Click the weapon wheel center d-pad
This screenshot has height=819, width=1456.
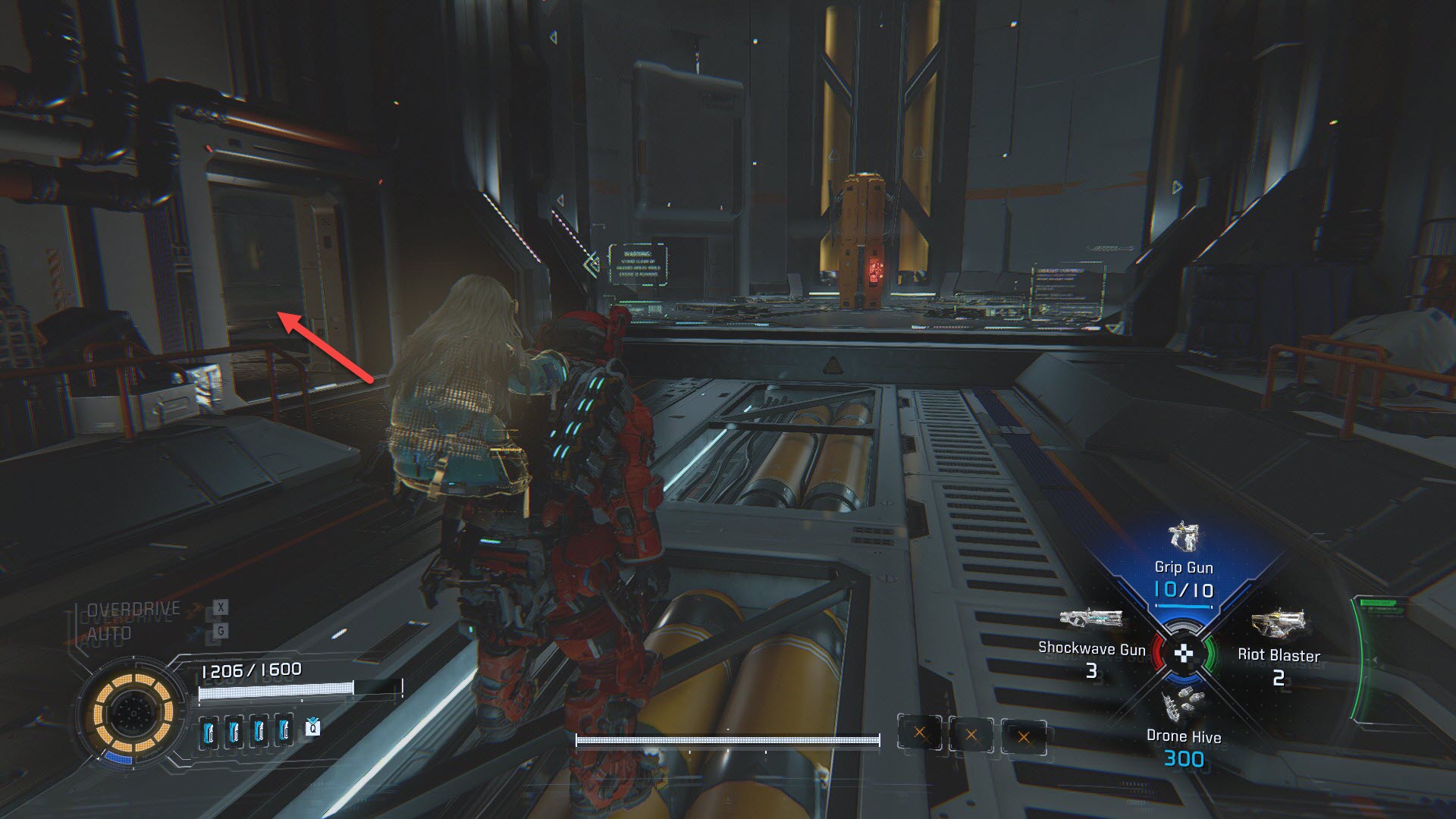(1184, 654)
